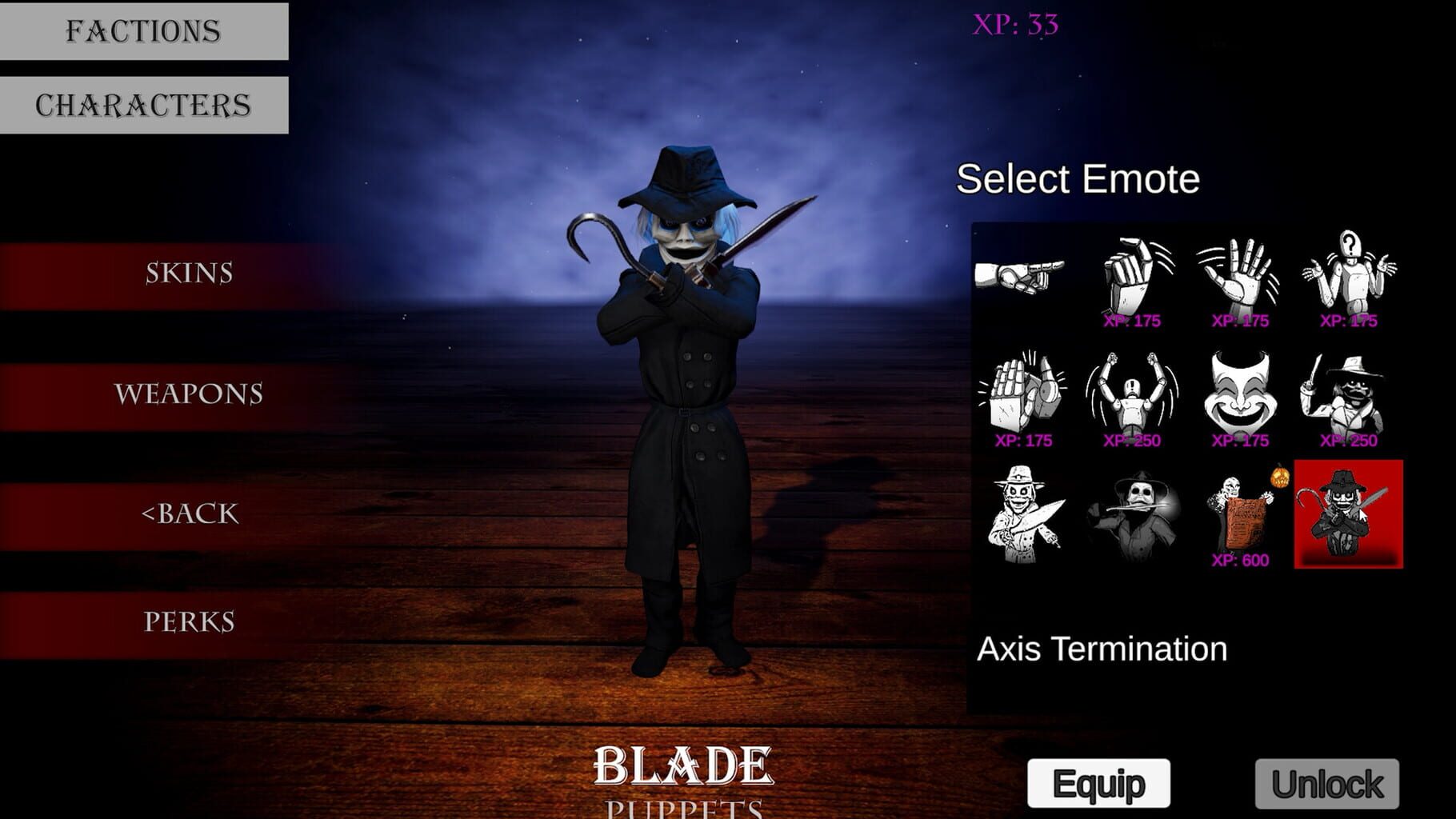The image size is (1456, 819).
Task: Open the Factions menu
Action: 140,30
